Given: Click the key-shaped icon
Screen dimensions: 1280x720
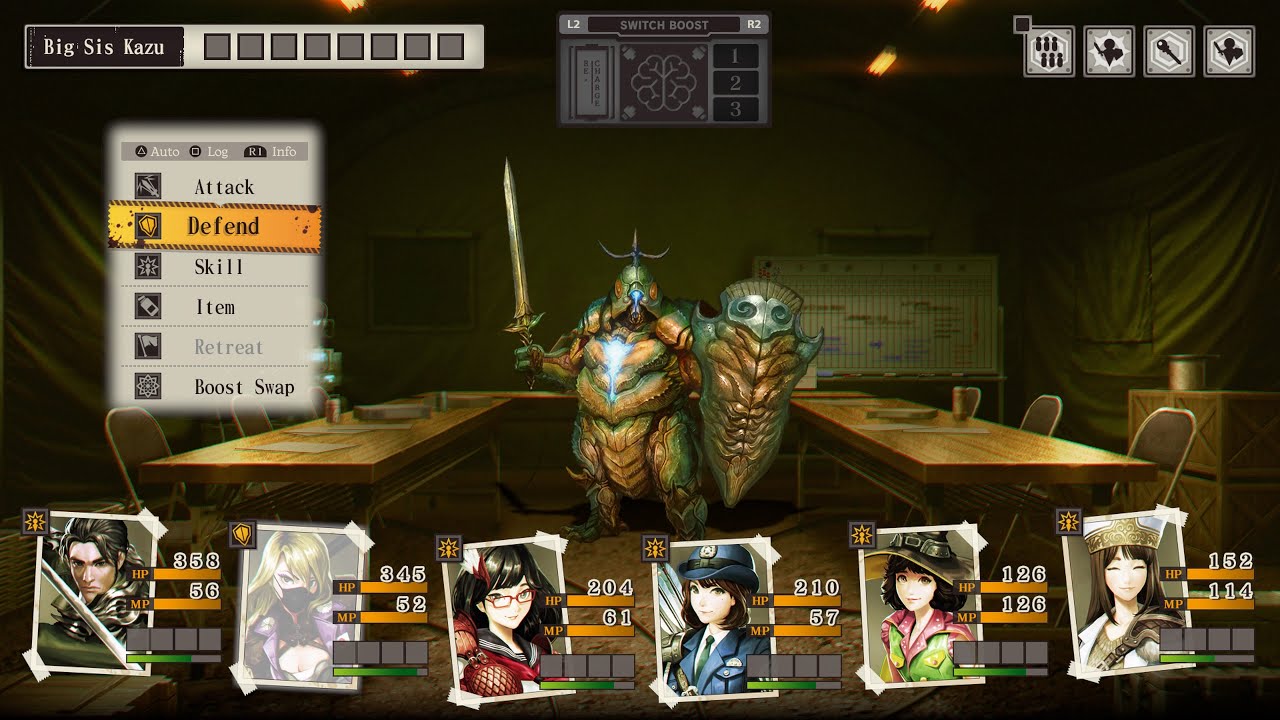Looking at the screenshot, I should click(1169, 52).
